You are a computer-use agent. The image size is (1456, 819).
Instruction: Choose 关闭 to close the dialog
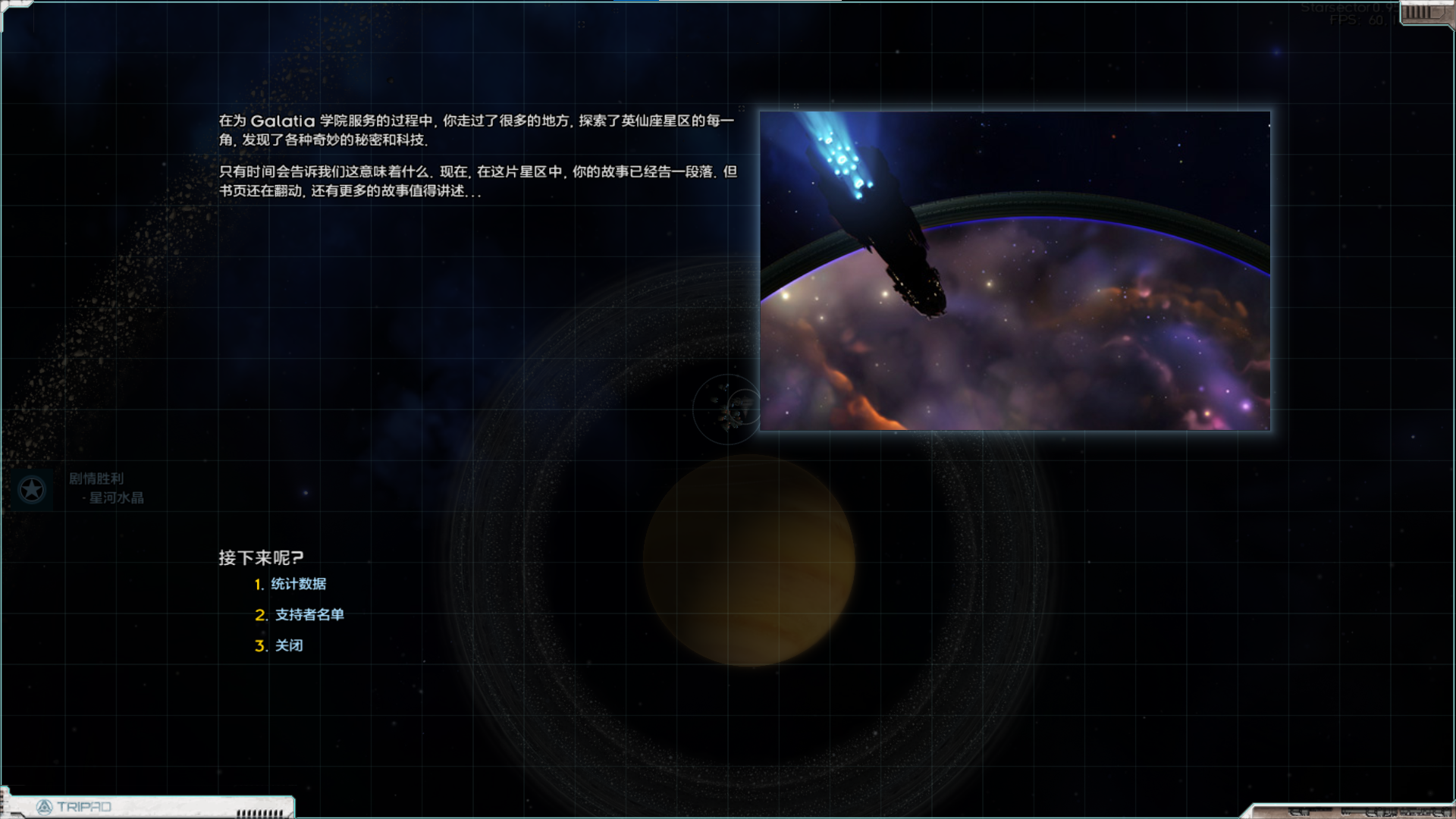tap(288, 645)
